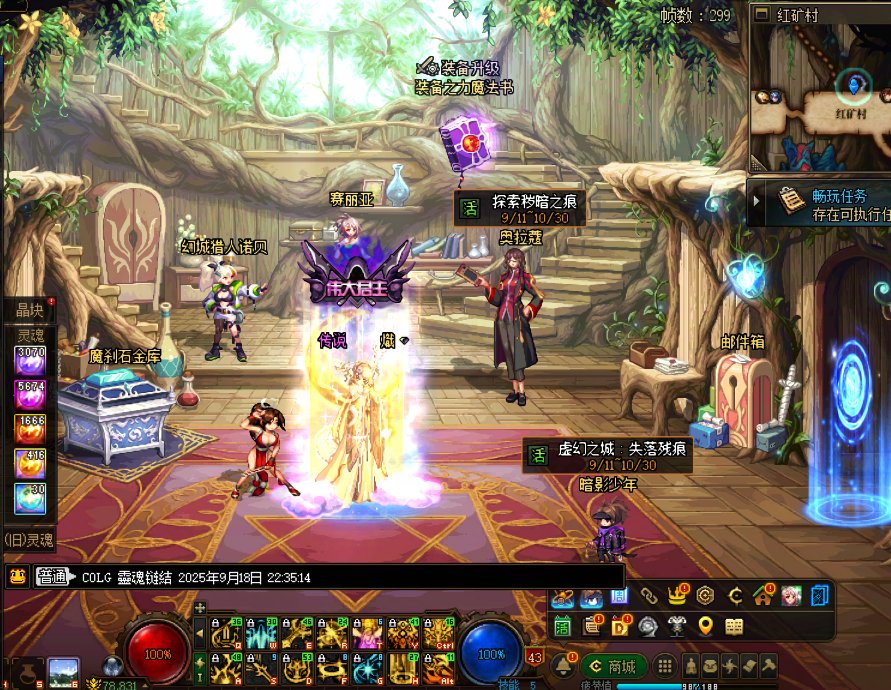Viewport: 891px width, 690px height.
Task: Select the 晶块 tab
Action: pyautogui.click(x=28, y=310)
